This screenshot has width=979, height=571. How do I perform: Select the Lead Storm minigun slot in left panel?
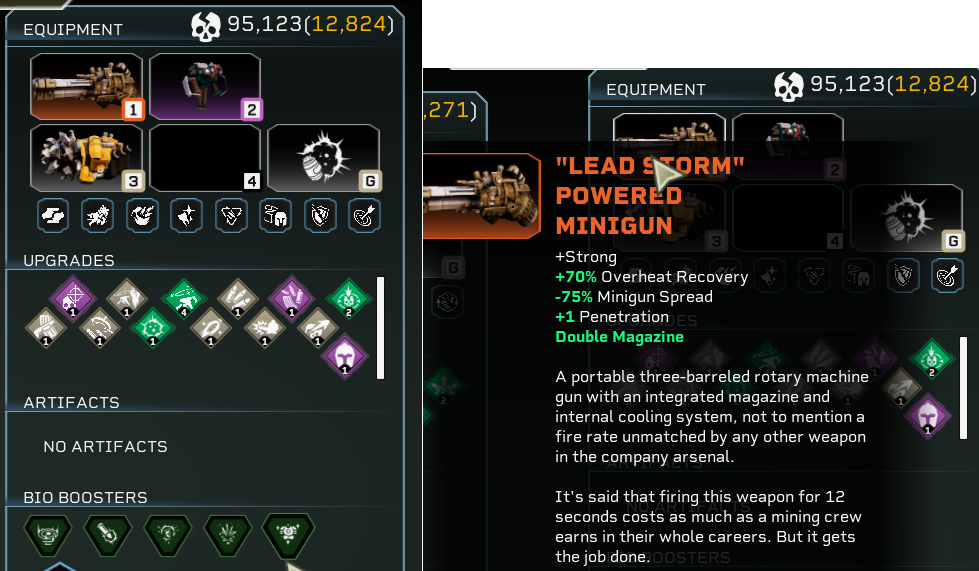[x=86, y=86]
